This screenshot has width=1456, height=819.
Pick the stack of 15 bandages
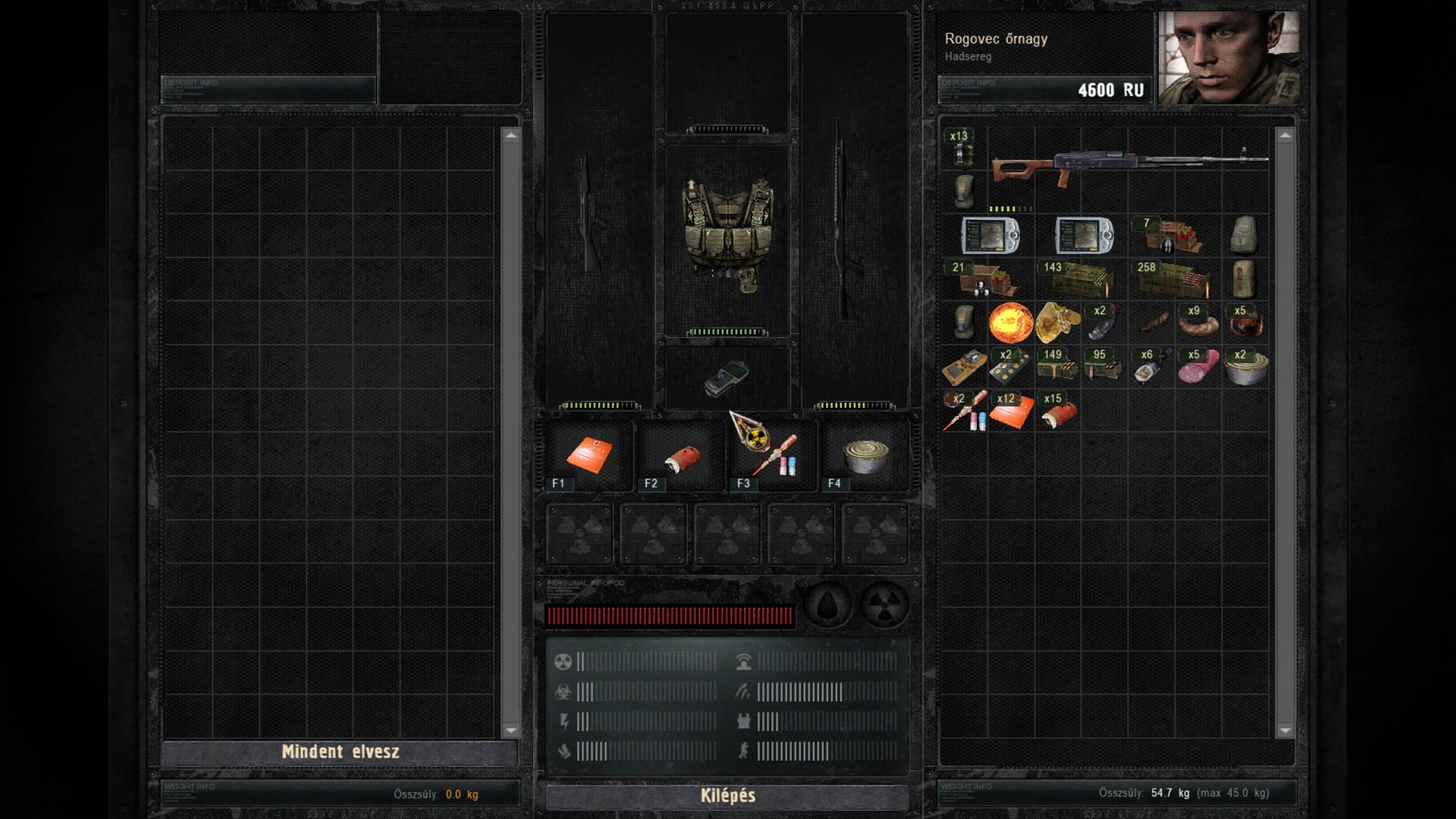[x=1058, y=411]
